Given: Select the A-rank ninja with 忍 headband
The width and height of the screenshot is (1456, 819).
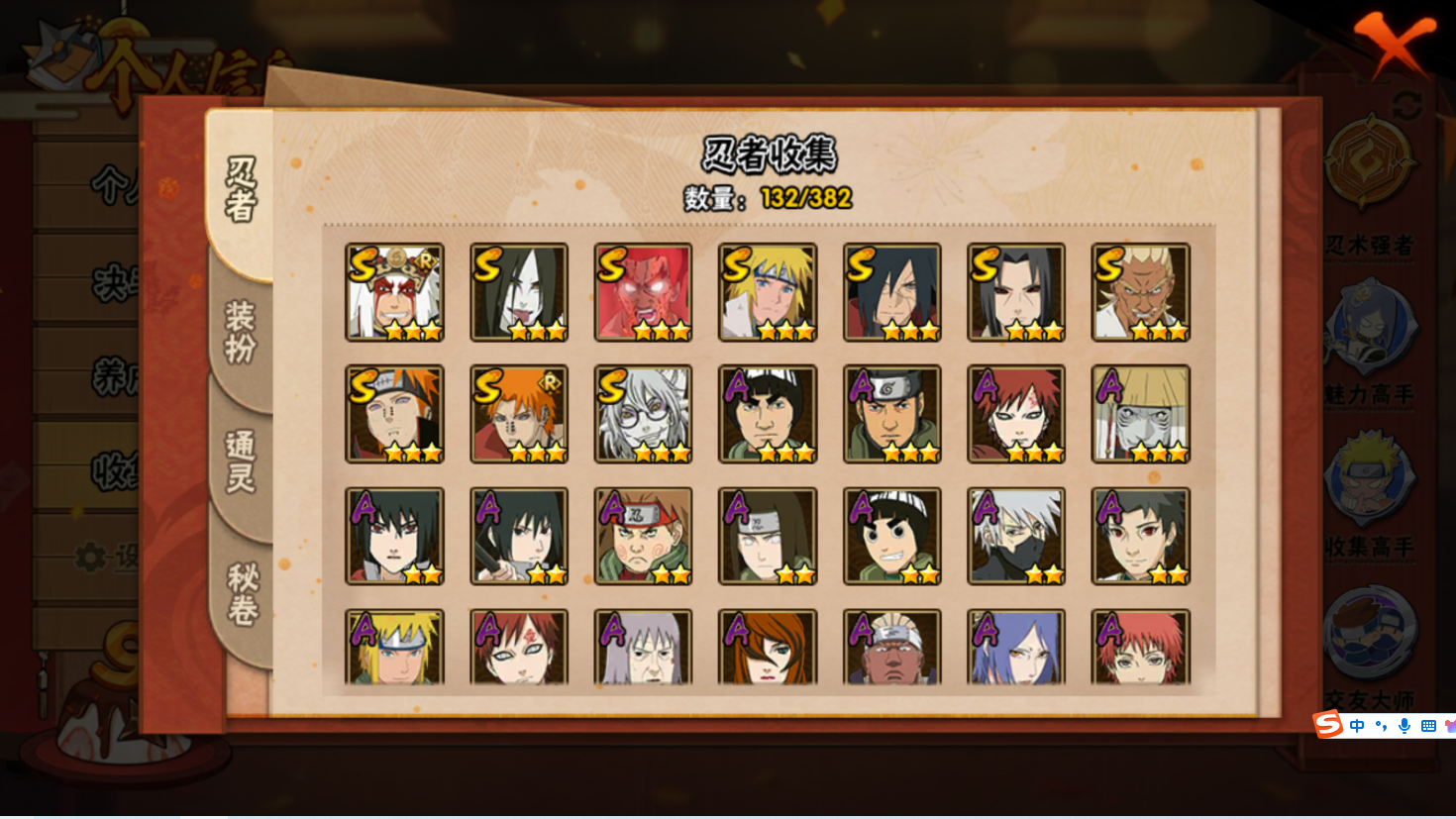Looking at the screenshot, I should [643, 536].
